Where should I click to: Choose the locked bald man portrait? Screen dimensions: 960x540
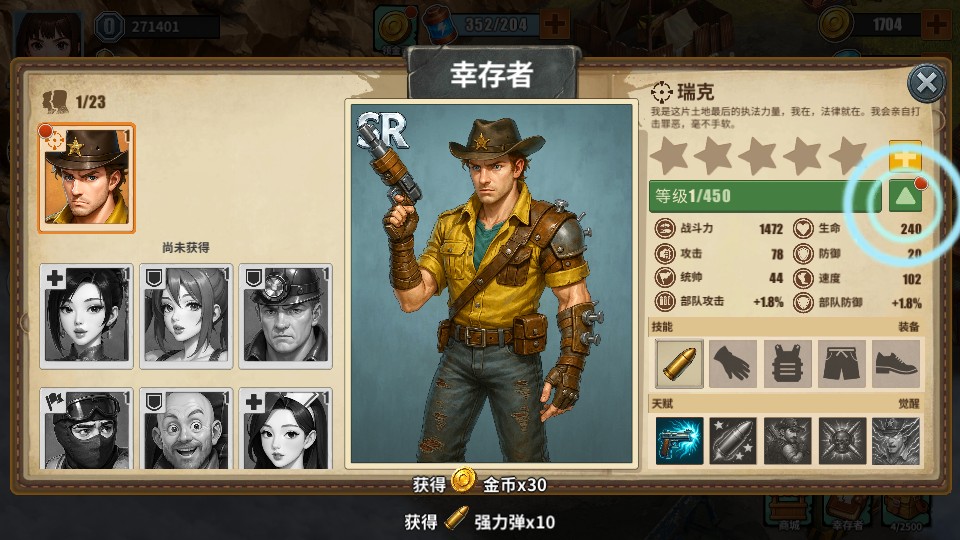(186, 430)
